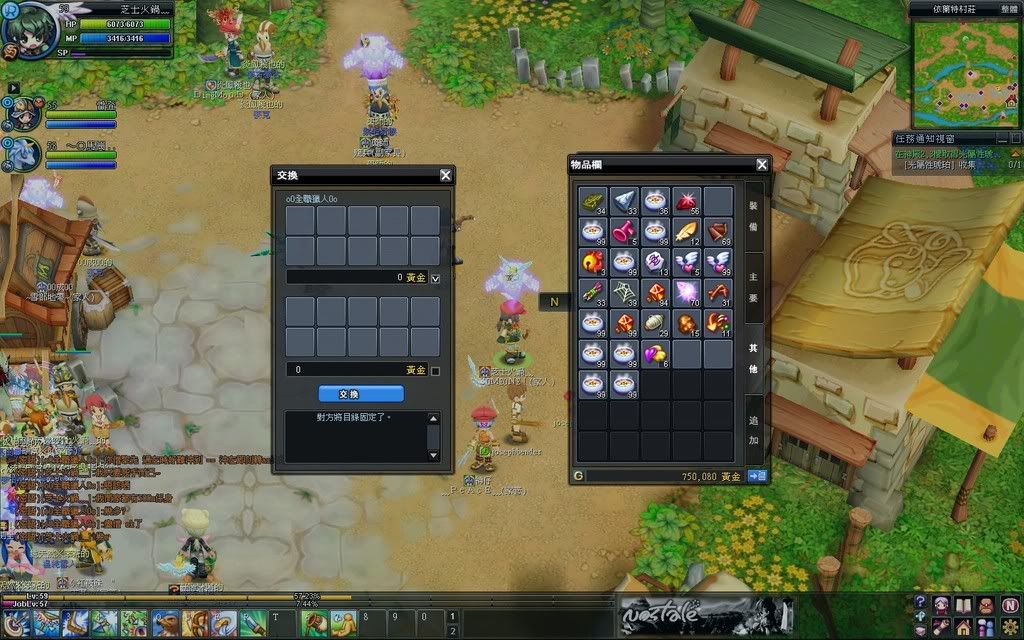The height and width of the screenshot is (640, 1024).
Task: Close the 交換 trade window
Action: point(446,175)
